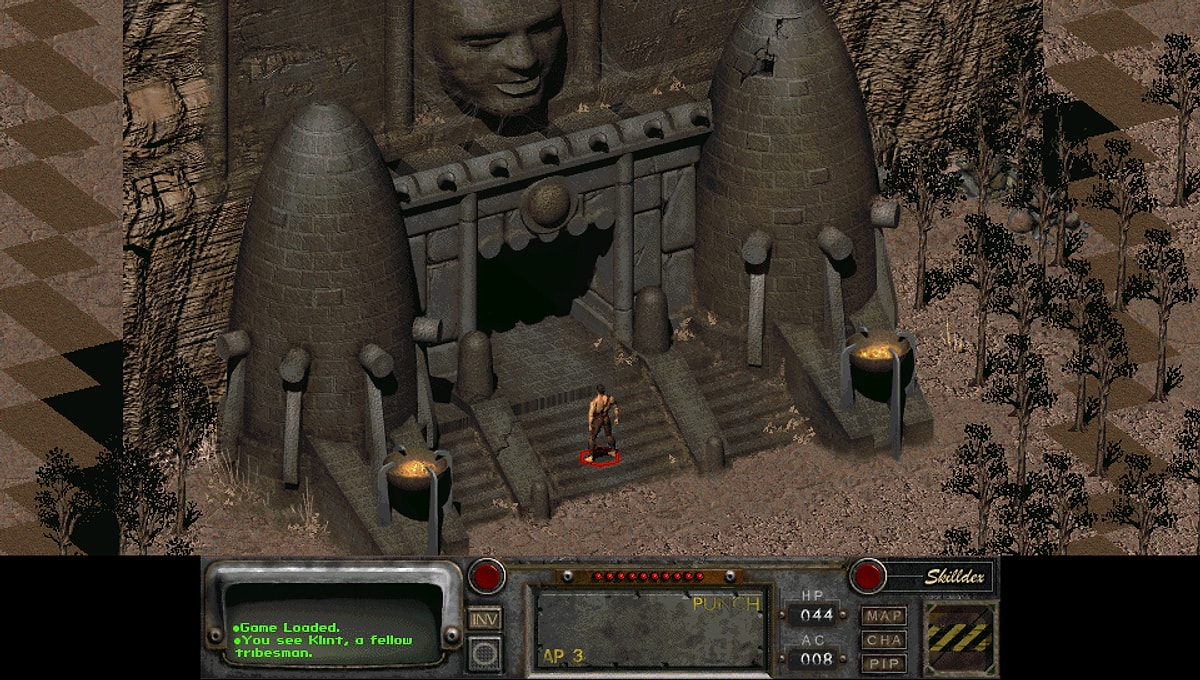This screenshot has height=680, width=1200.
Task: Switch active hand with the left red button
Action: [487, 576]
